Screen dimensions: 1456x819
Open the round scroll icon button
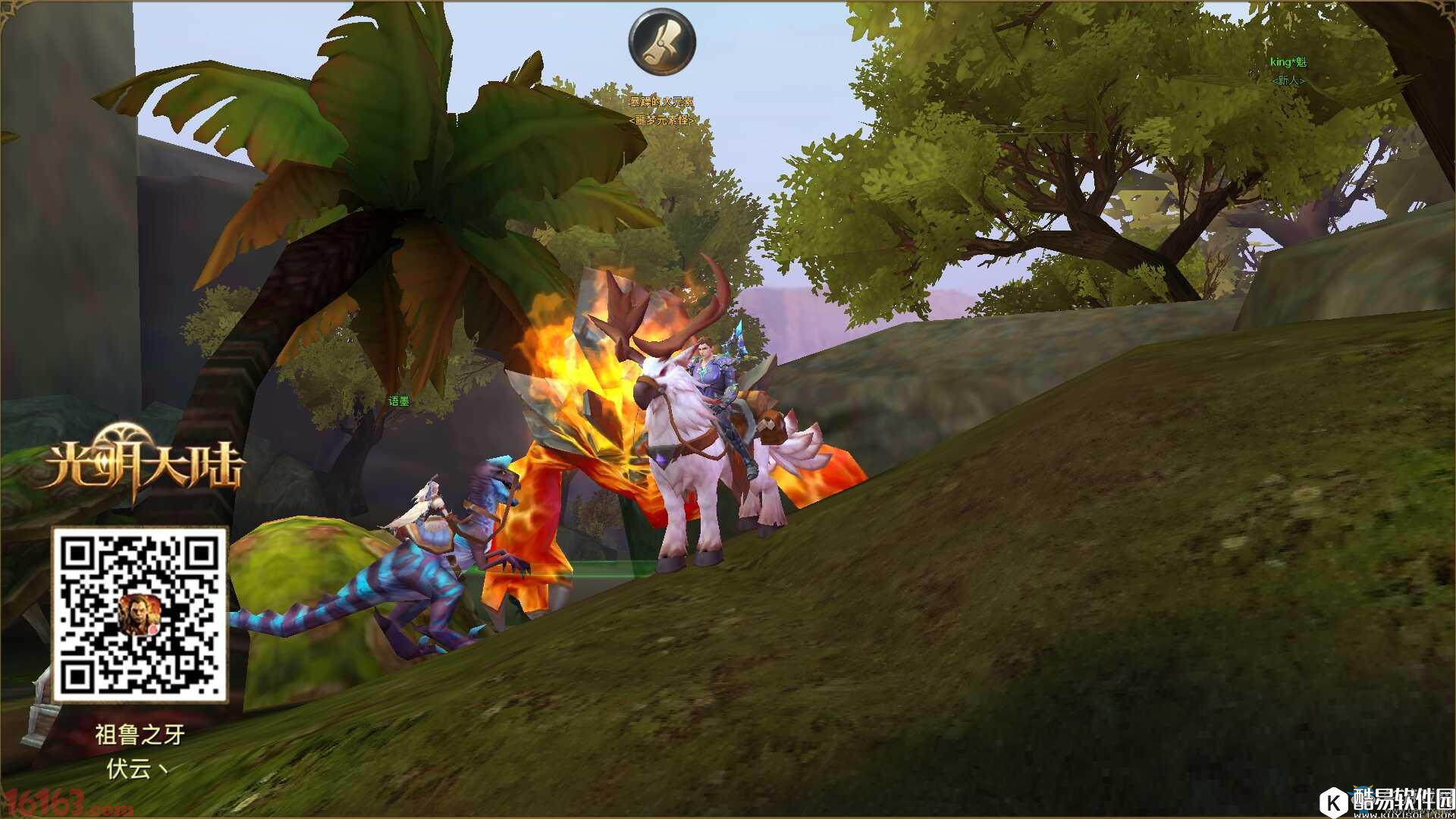pyautogui.click(x=662, y=42)
